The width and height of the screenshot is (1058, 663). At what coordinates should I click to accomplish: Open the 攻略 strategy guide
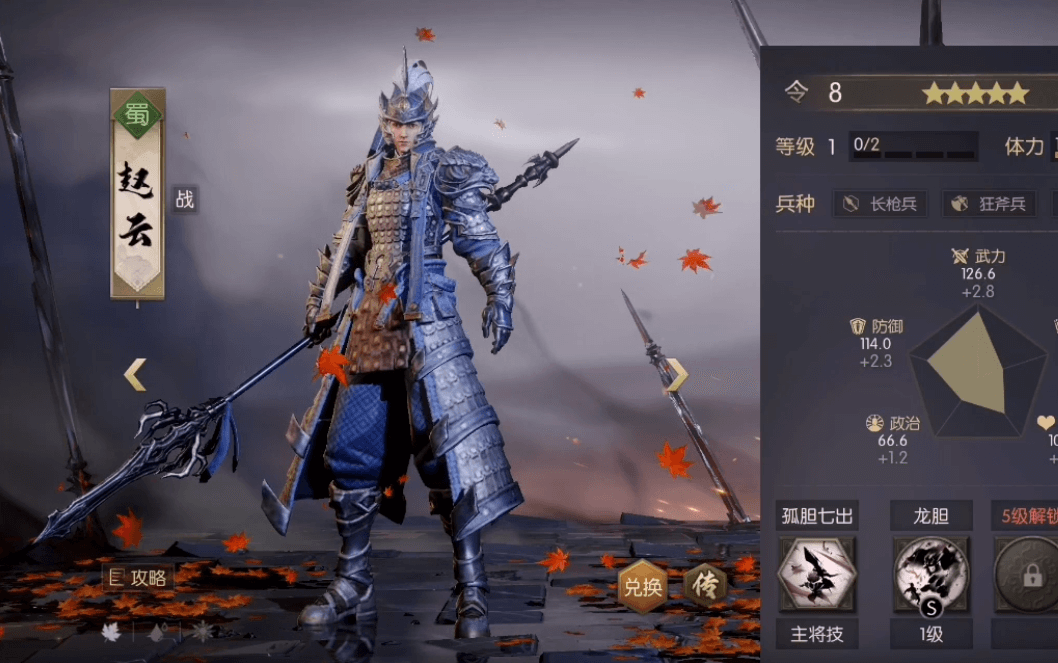(x=138, y=577)
